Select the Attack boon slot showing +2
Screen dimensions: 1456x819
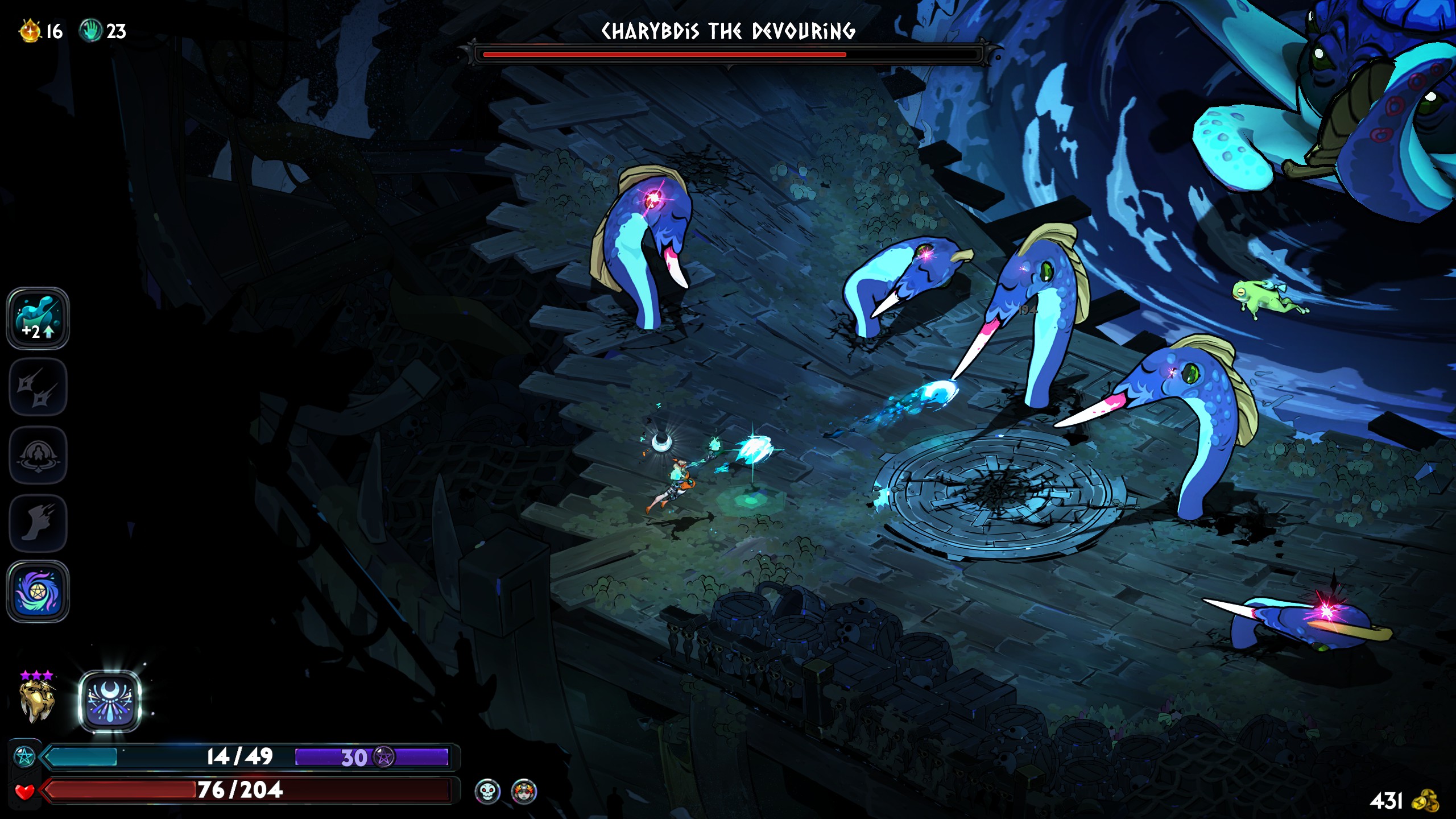38,318
